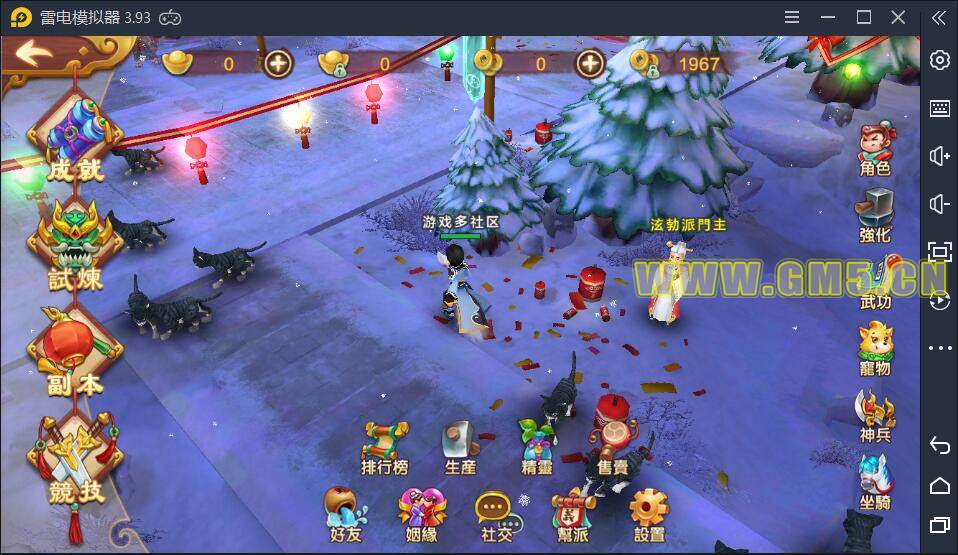Screen dimensions: 958x555
Task: Tap the back arrow button
Action: [x=32, y=53]
